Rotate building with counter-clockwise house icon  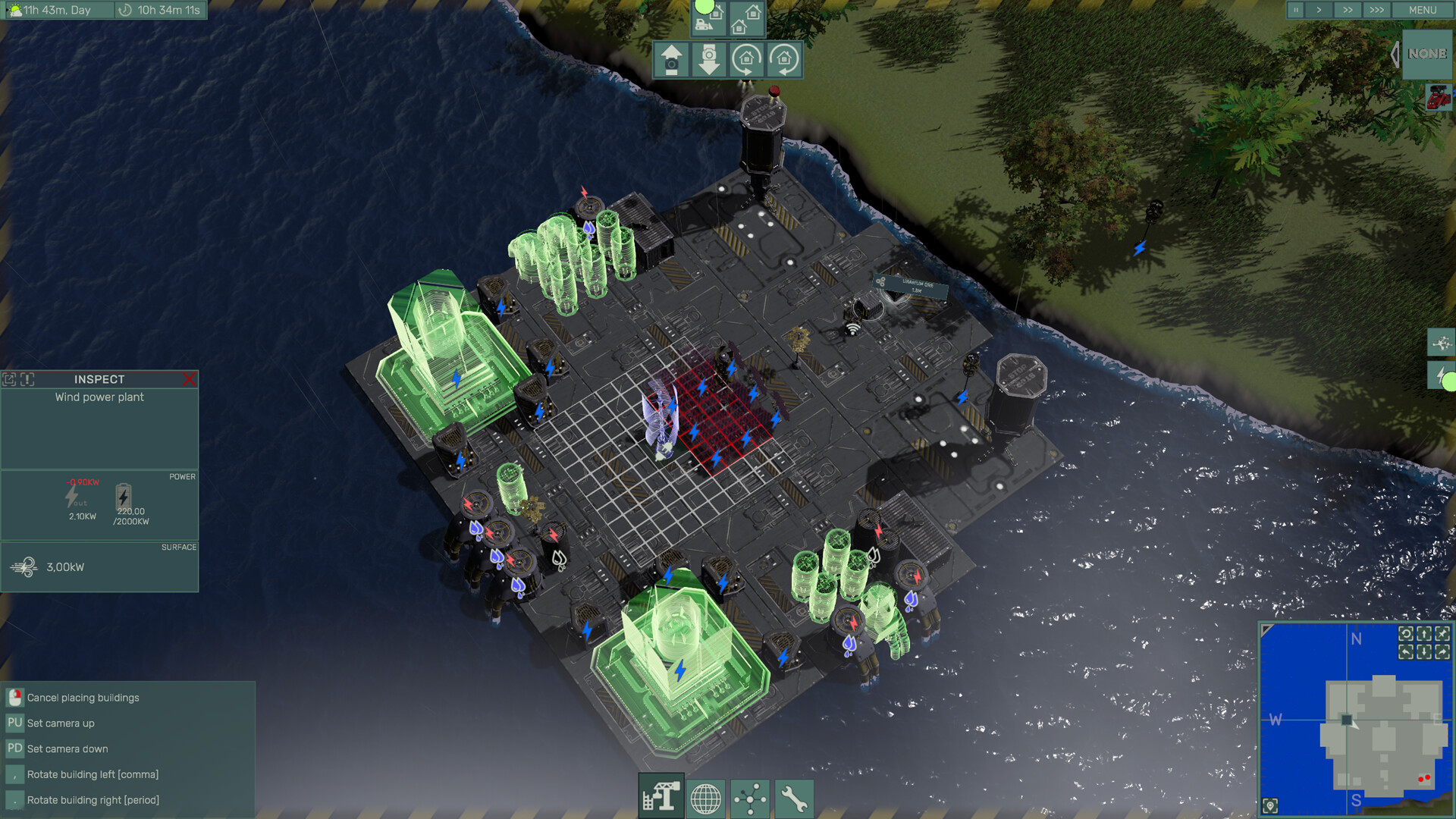pos(784,60)
